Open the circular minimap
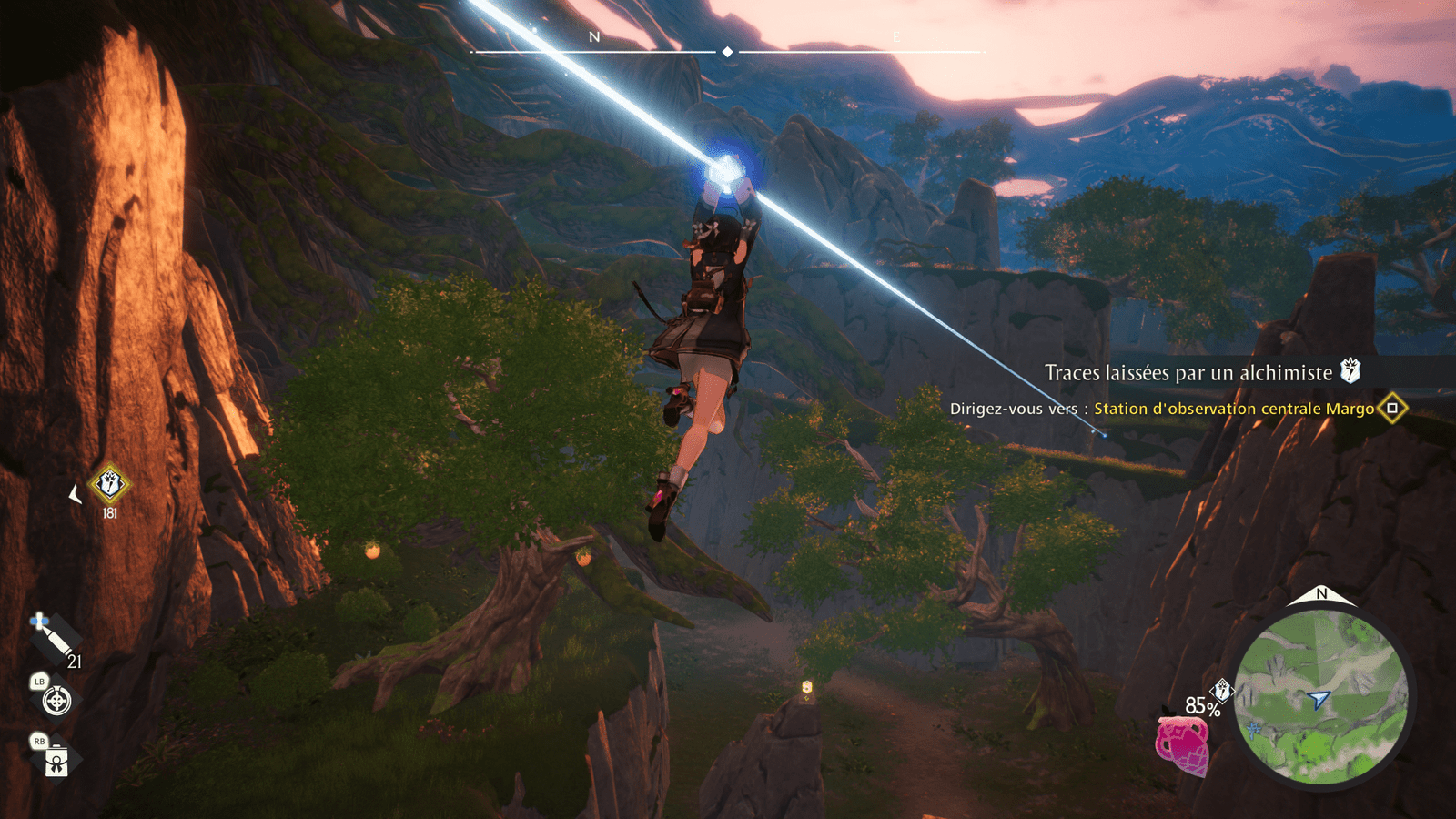Image resolution: width=1456 pixels, height=819 pixels. pyautogui.click(x=1320, y=697)
